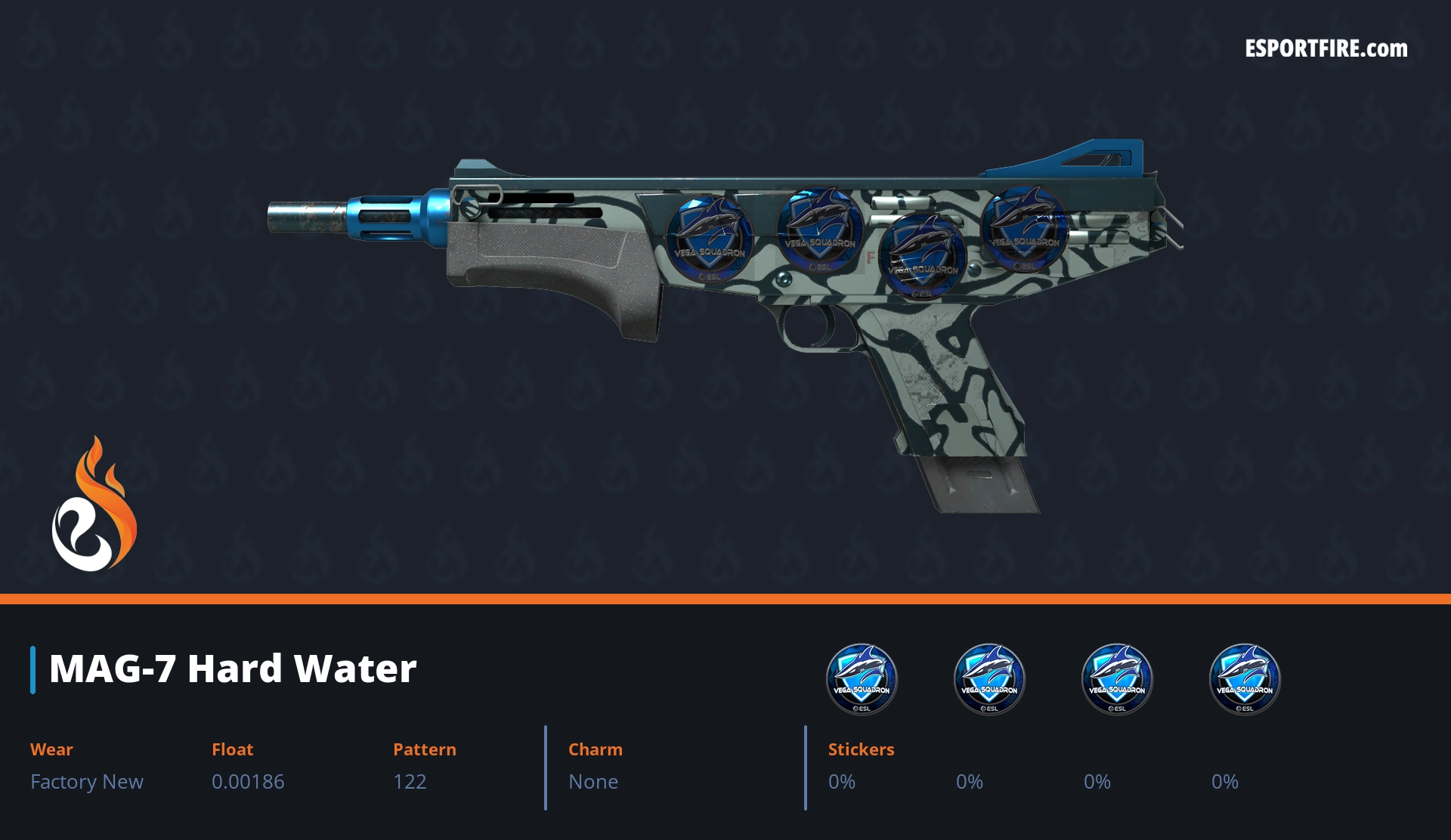Open the ESPORTFIRE.com site link
The height and width of the screenshot is (840, 1451).
click(1326, 49)
